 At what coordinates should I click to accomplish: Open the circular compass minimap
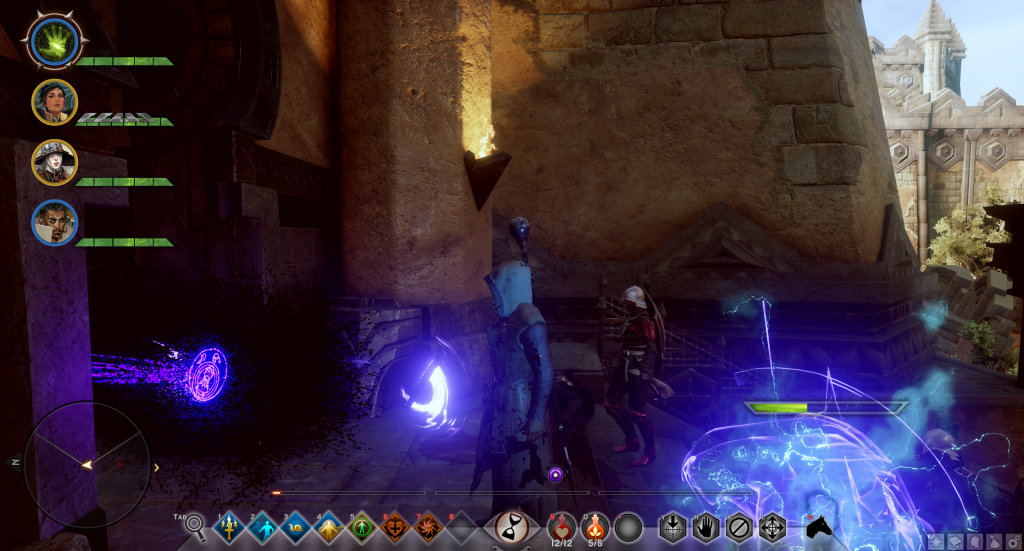[86, 464]
